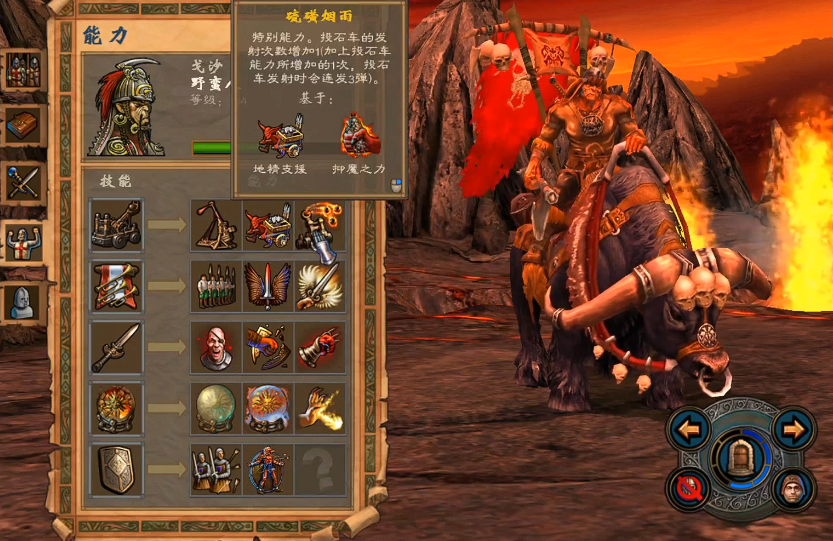Click the crossed-out hero dismiss button
The image size is (833, 541).
[x=689, y=492]
